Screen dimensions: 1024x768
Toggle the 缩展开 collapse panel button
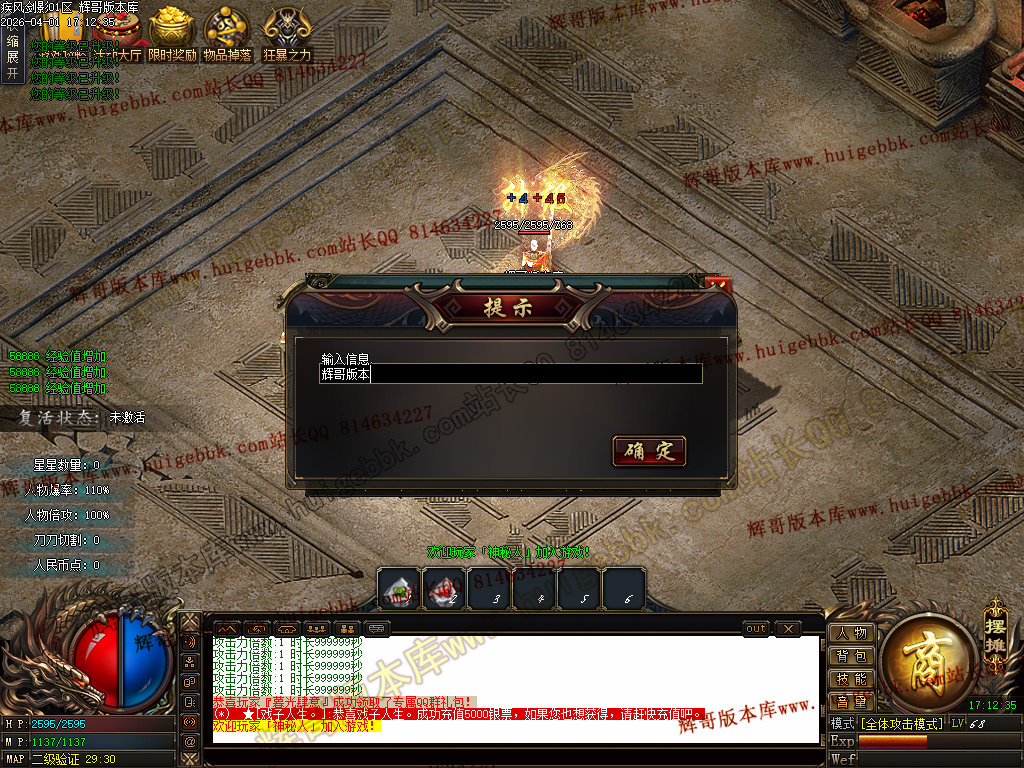(x=13, y=57)
